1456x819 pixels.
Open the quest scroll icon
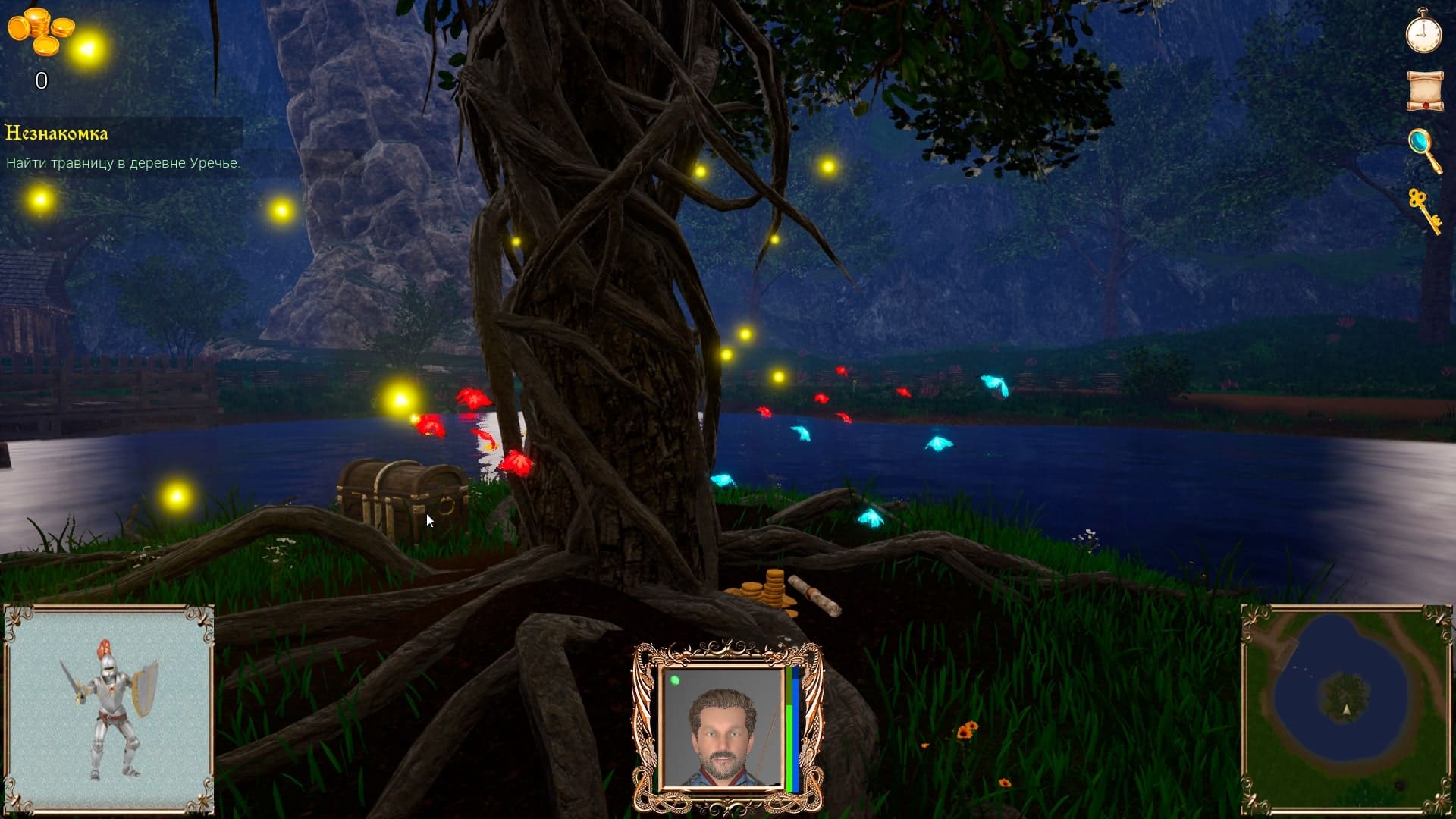[x=1424, y=91]
